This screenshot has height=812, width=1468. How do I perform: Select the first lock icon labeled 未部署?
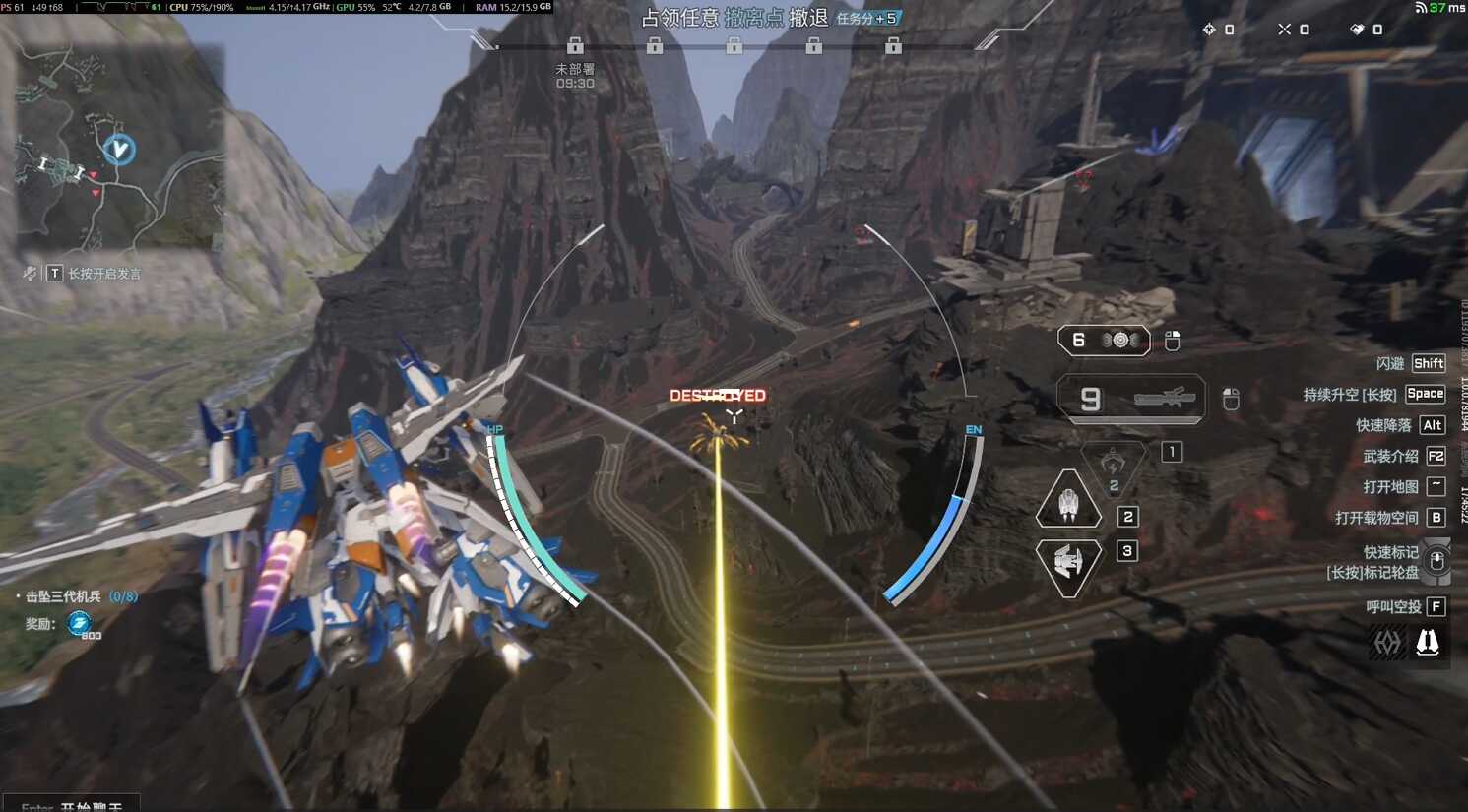click(575, 46)
